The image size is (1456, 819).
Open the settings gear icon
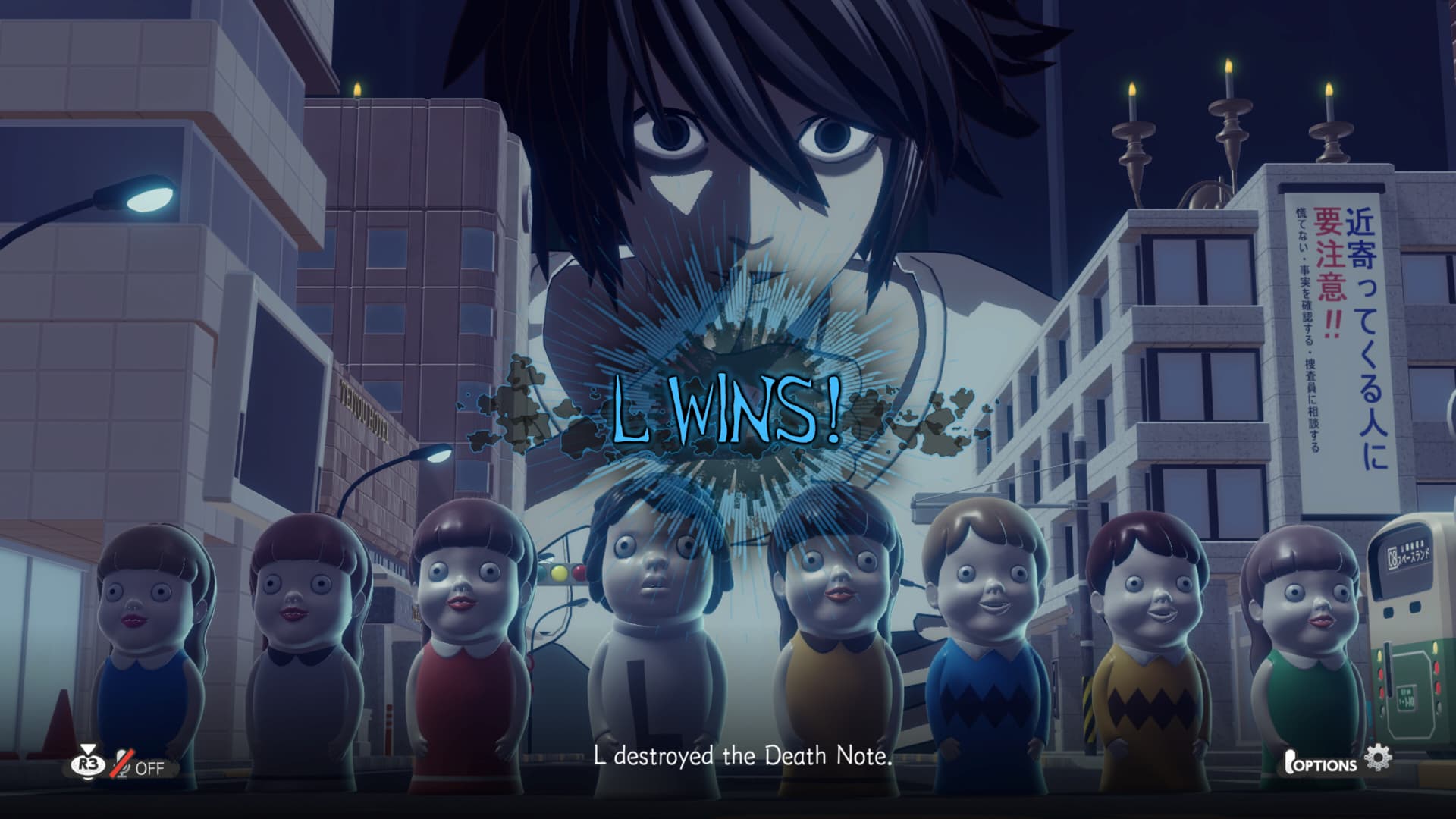(1379, 757)
